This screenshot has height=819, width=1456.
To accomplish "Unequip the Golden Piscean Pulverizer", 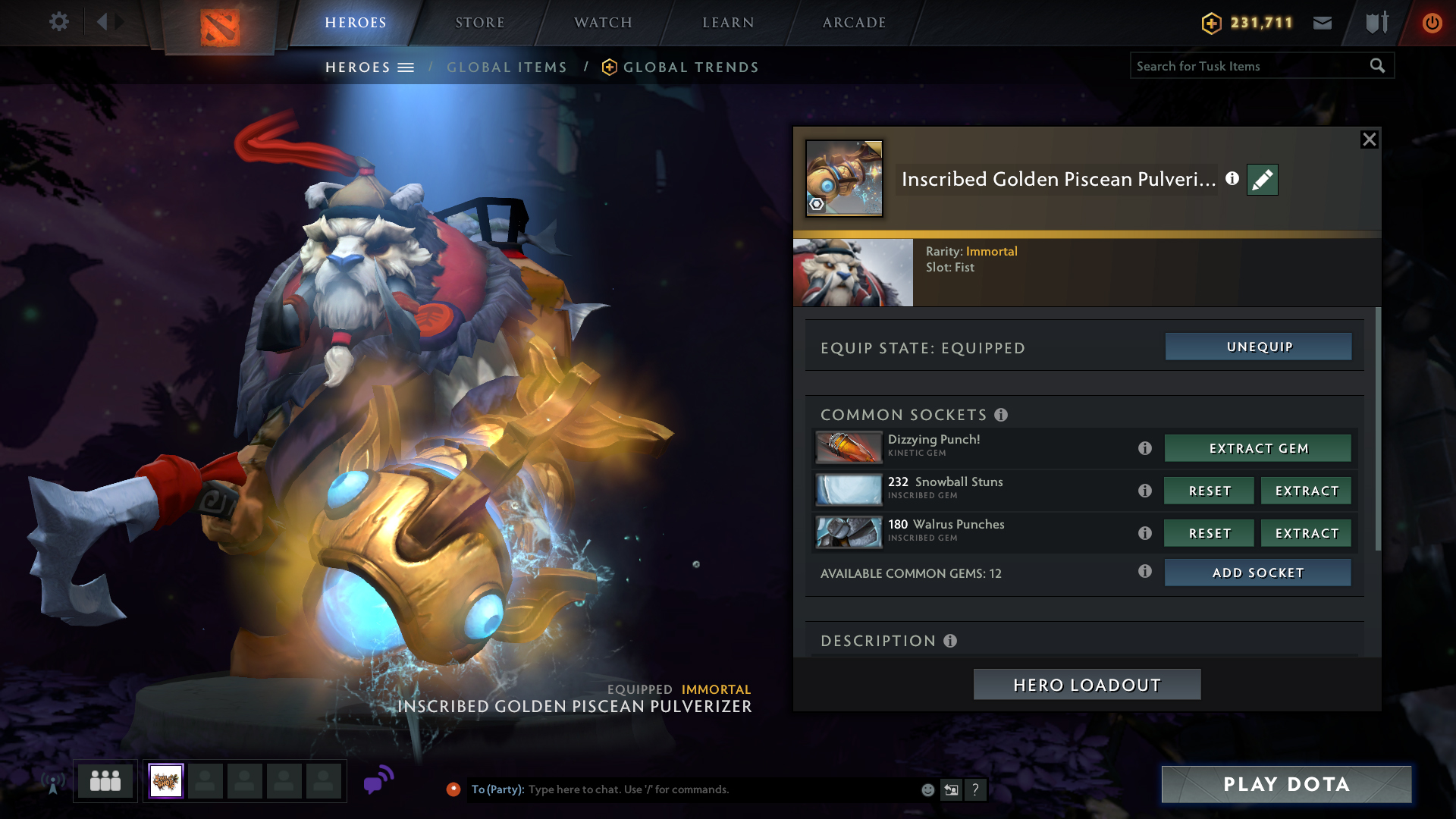I will coord(1258,347).
